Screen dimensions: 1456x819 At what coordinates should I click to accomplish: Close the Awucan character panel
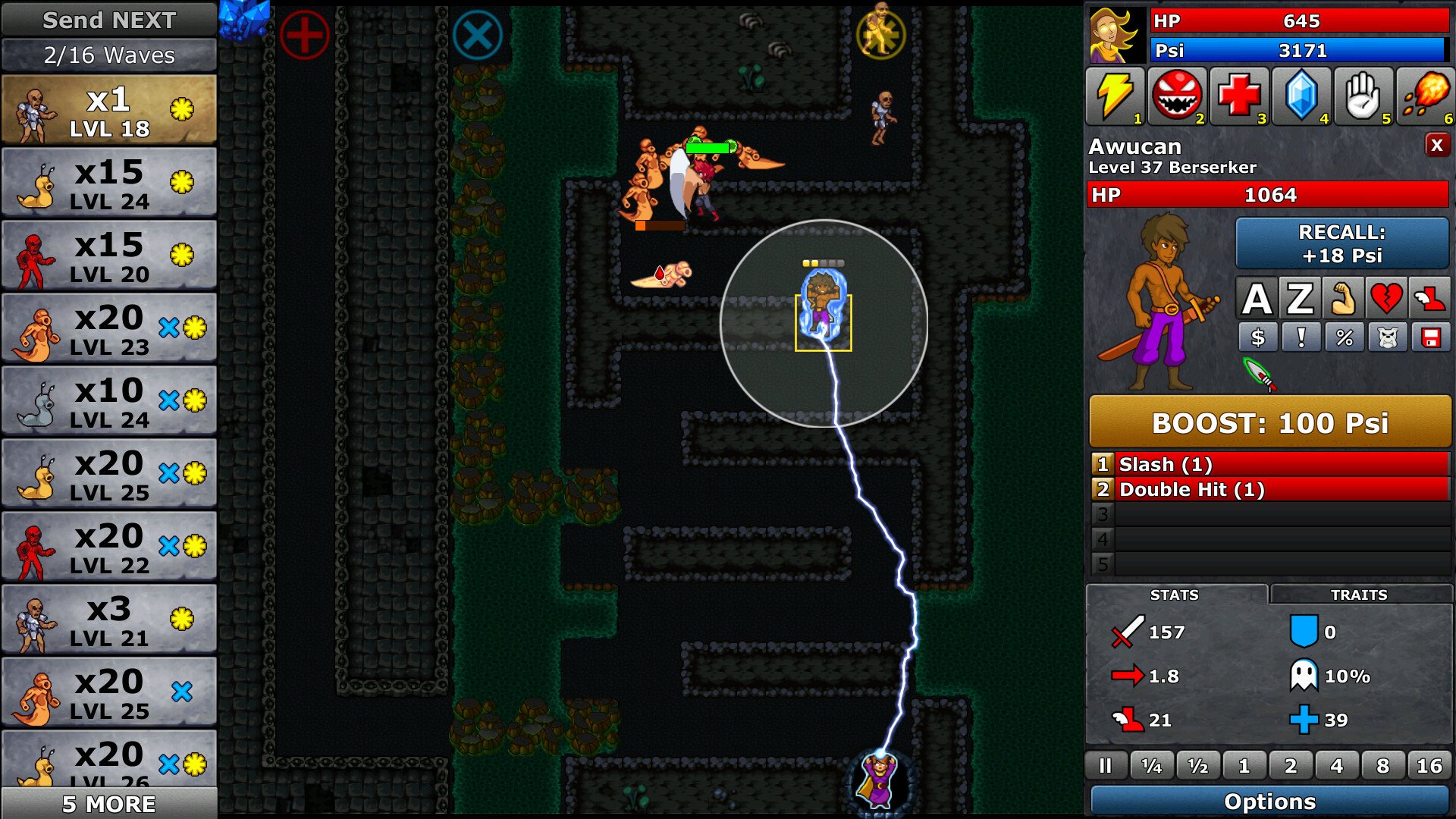pyautogui.click(x=1436, y=145)
